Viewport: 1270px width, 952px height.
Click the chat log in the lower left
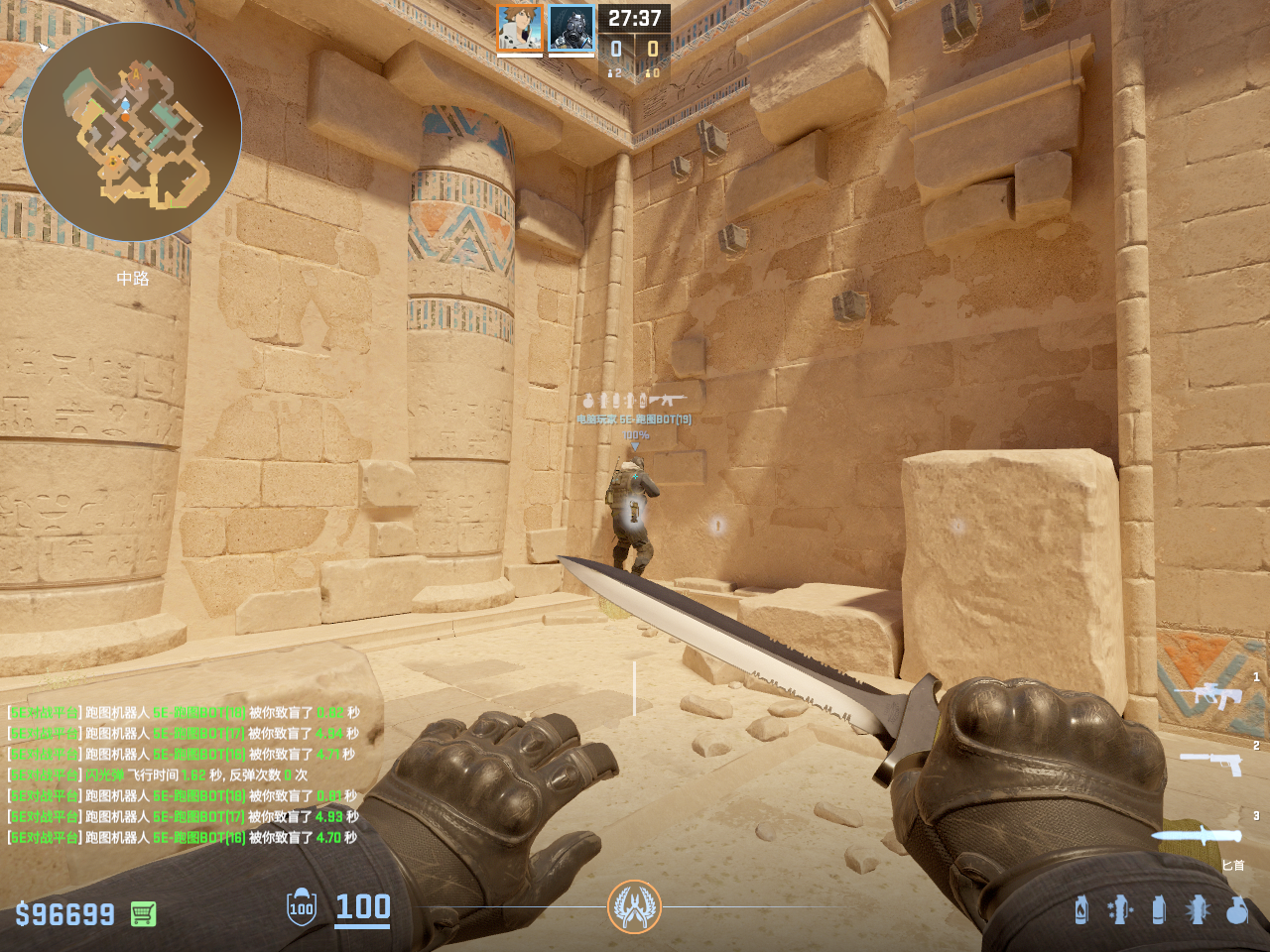click(x=184, y=774)
